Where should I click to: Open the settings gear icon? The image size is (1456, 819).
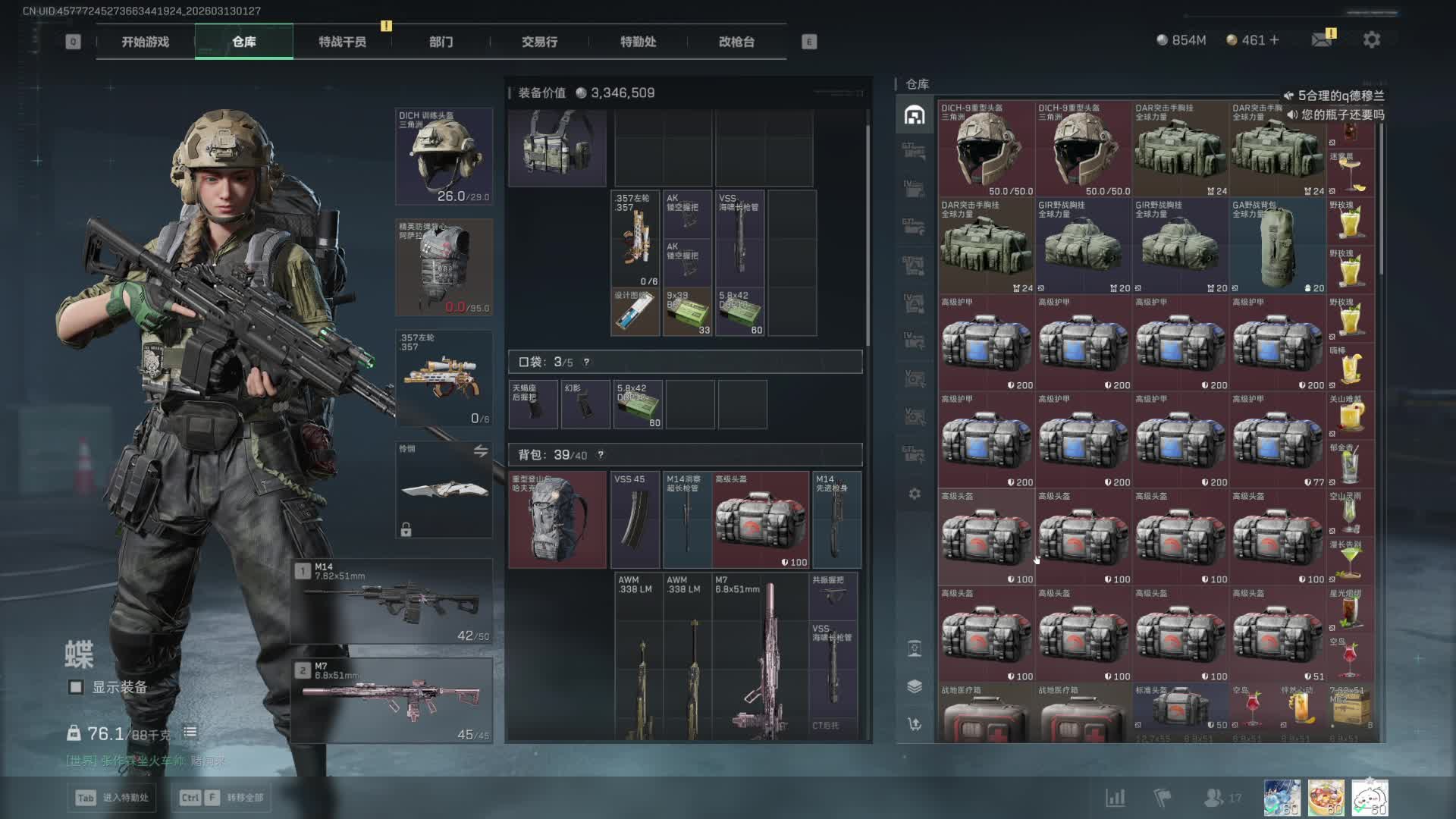(x=1371, y=40)
